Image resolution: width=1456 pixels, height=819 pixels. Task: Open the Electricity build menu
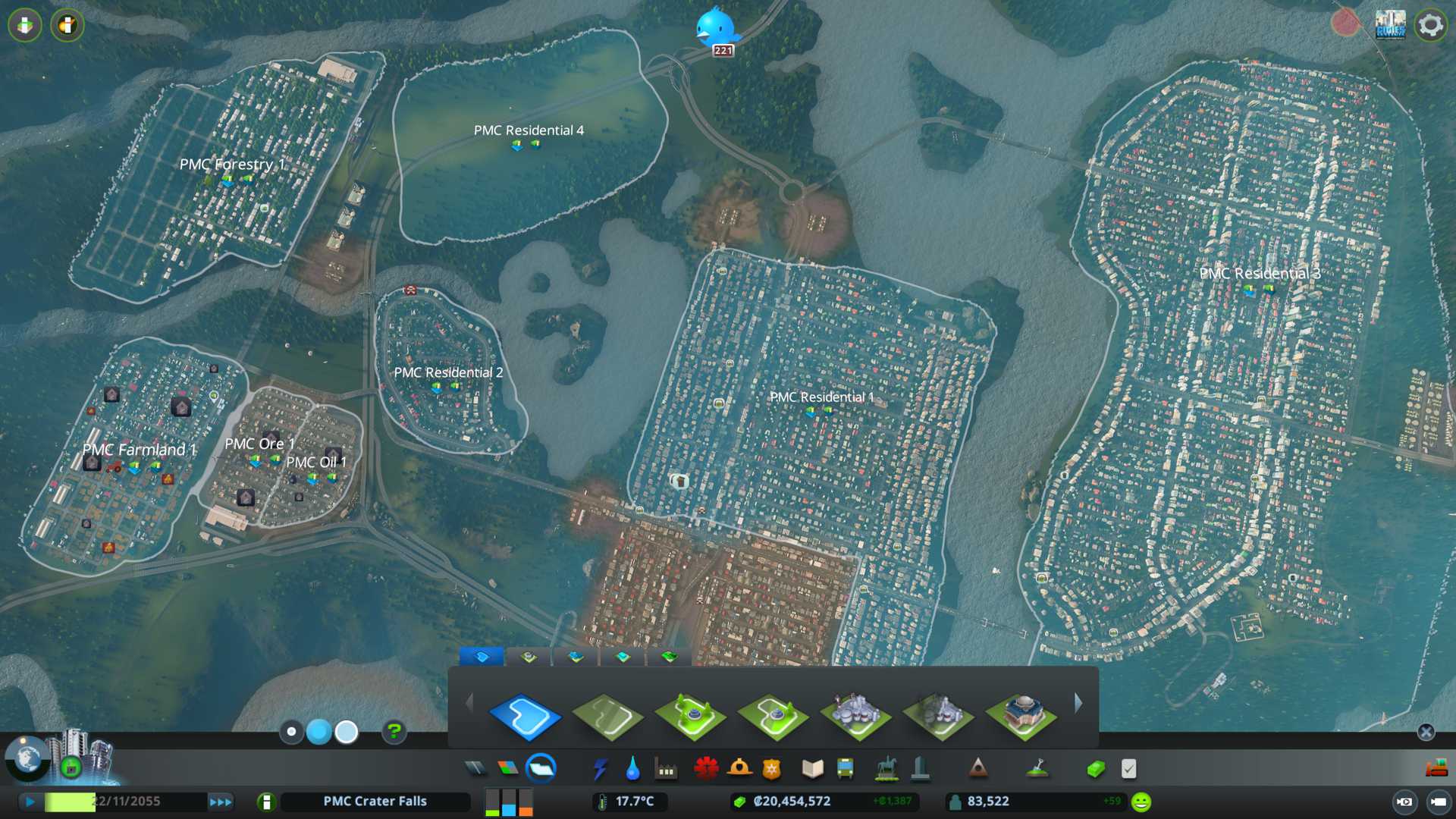[600, 769]
